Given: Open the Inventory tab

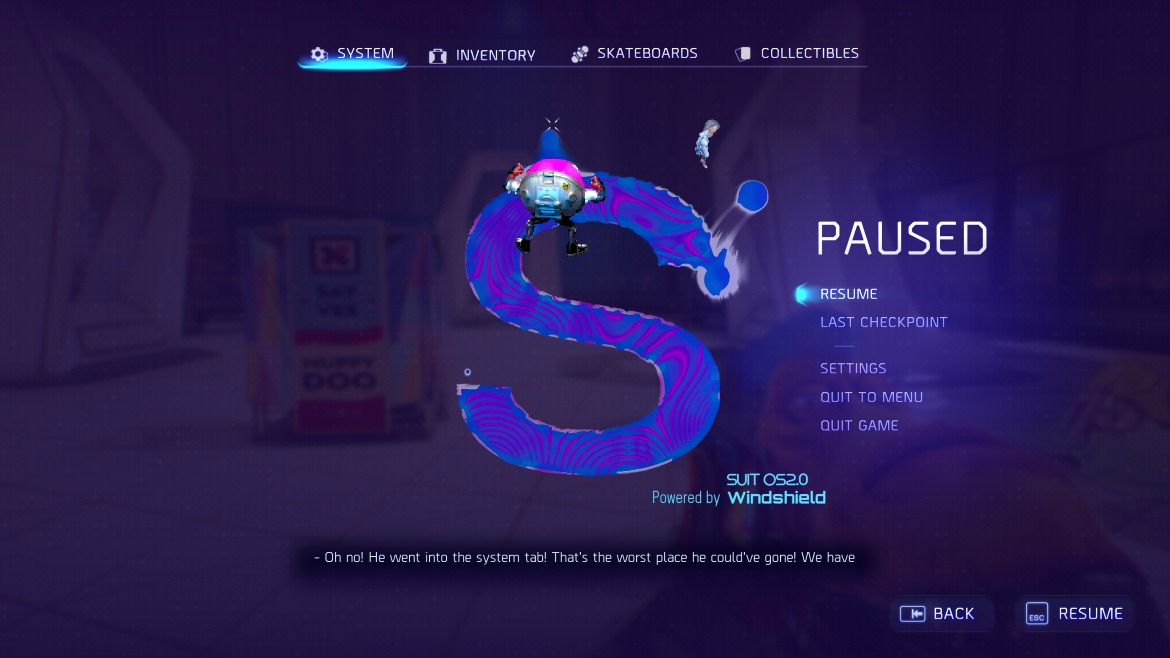Looking at the screenshot, I should pyautogui.click(x=483, y=56).
